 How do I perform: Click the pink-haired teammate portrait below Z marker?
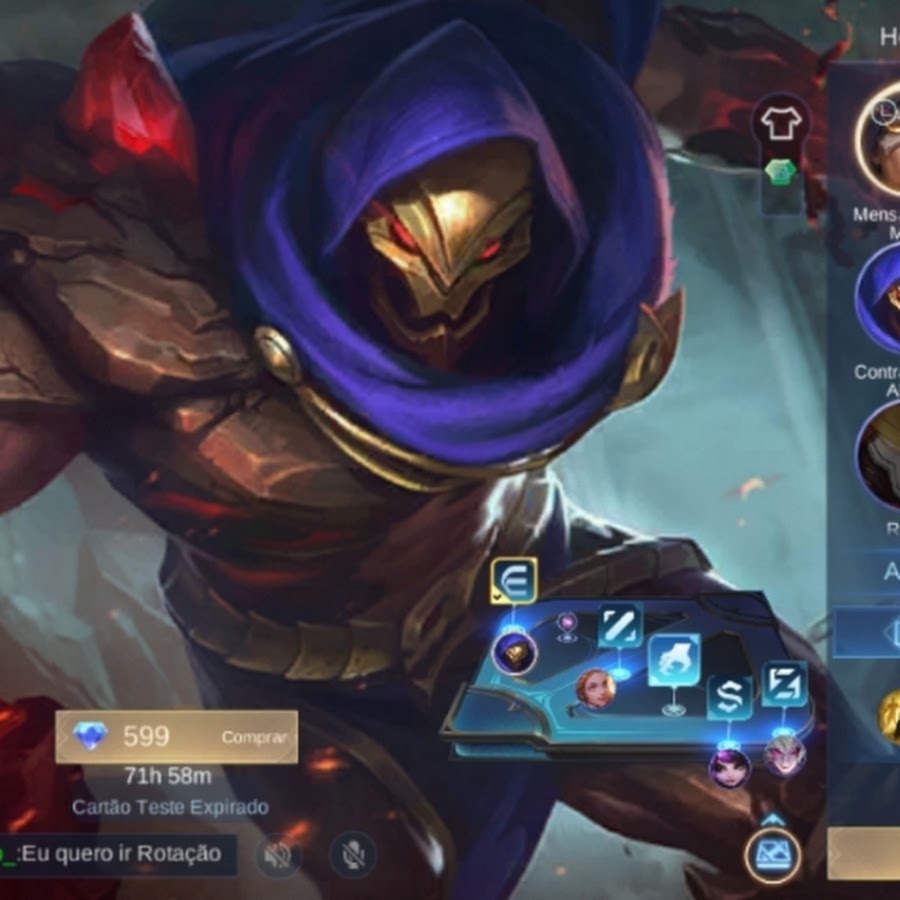pos(785,755)
